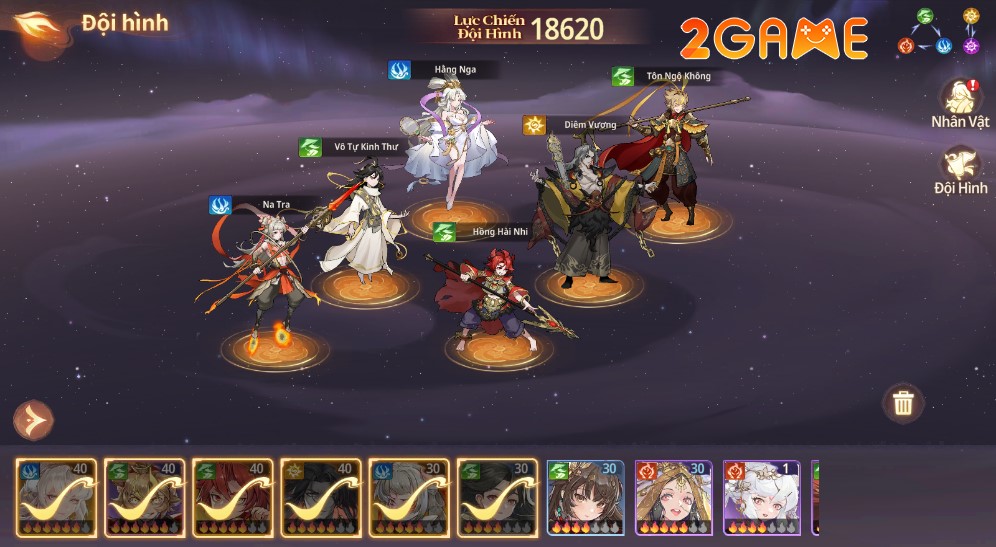This screenshot has width=996, height=547.
Task: Open the Đội Hình formation presets button
Action: pyautogui.click(x=960, y=169)
